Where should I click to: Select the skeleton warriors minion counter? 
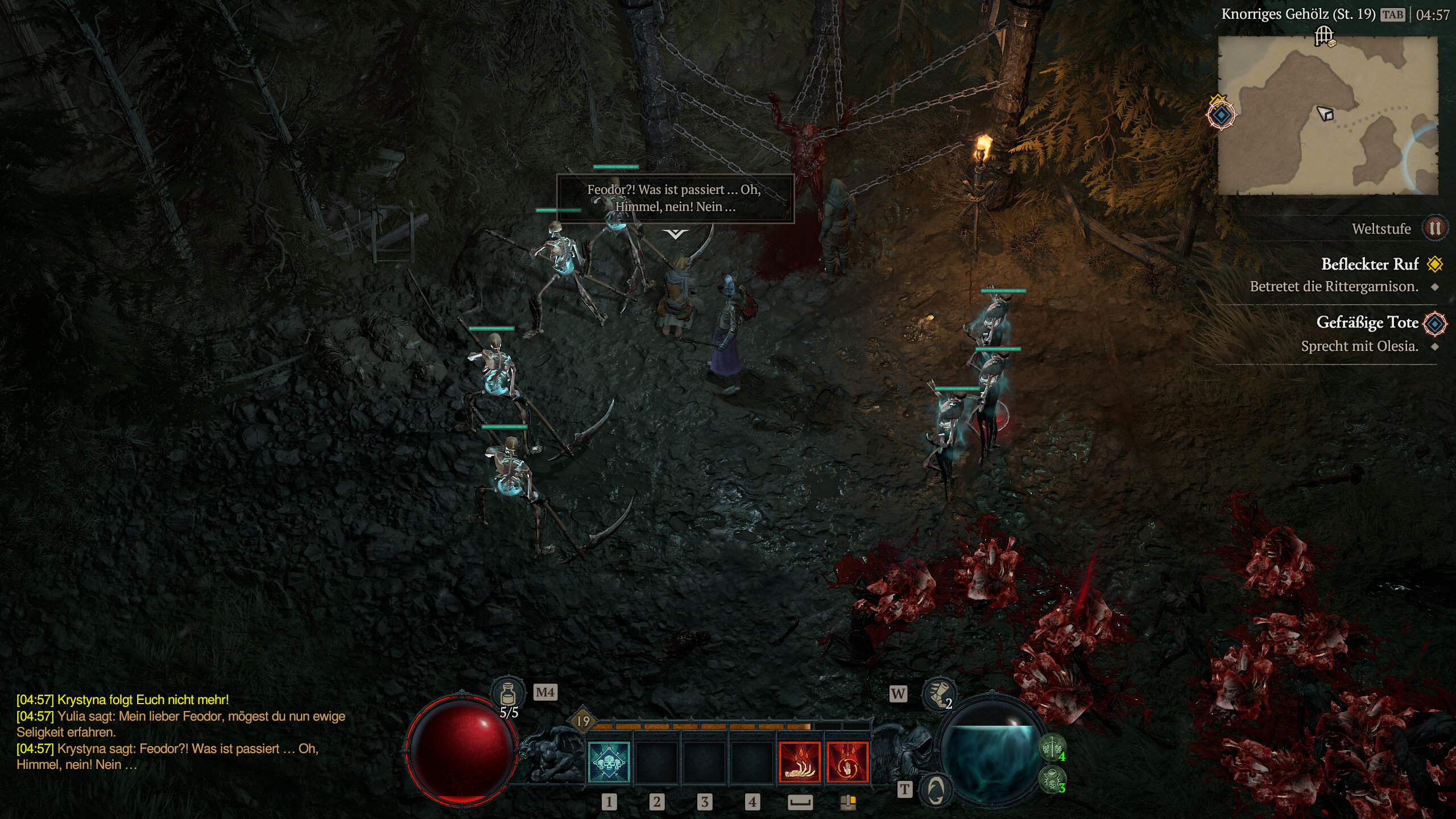pyautogui.click(x=1052, y=747)
